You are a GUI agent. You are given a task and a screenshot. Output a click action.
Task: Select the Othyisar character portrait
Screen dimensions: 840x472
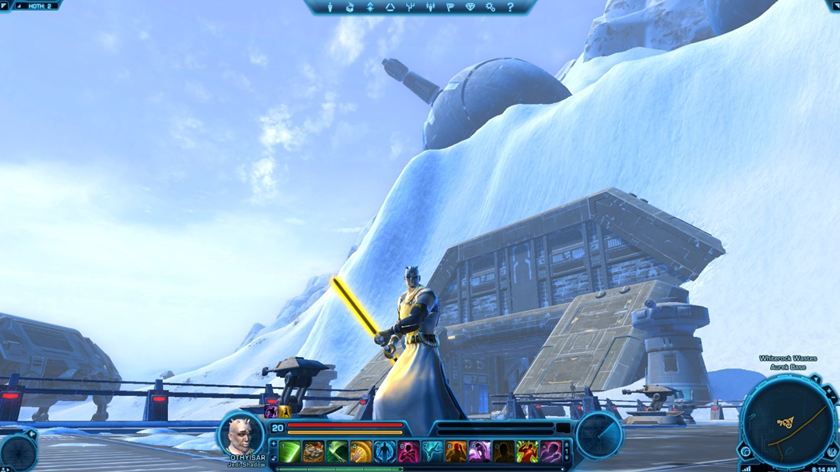241,433
